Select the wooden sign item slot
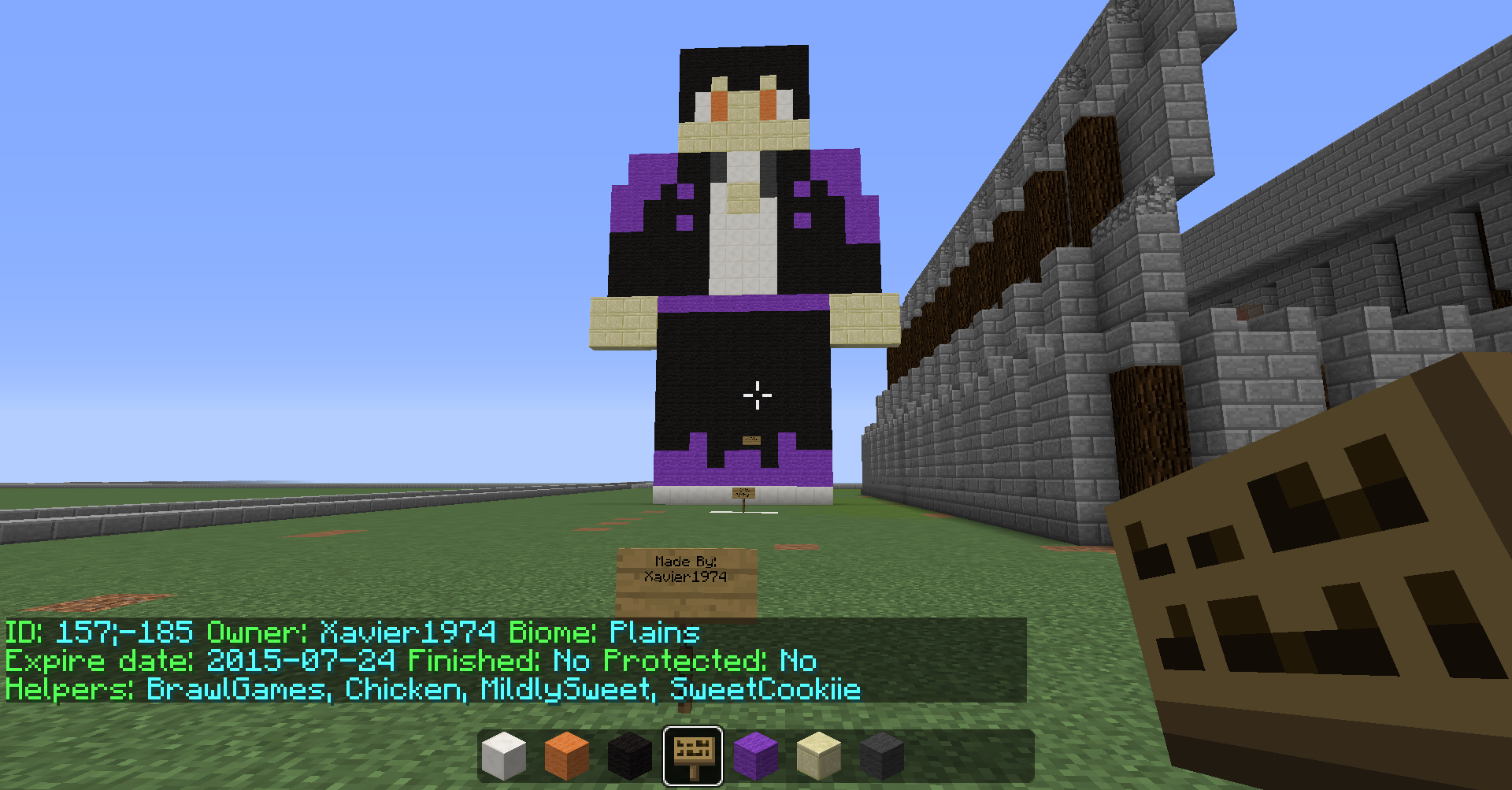Viewport: 1512px width, 790px height. coord(693,755)
